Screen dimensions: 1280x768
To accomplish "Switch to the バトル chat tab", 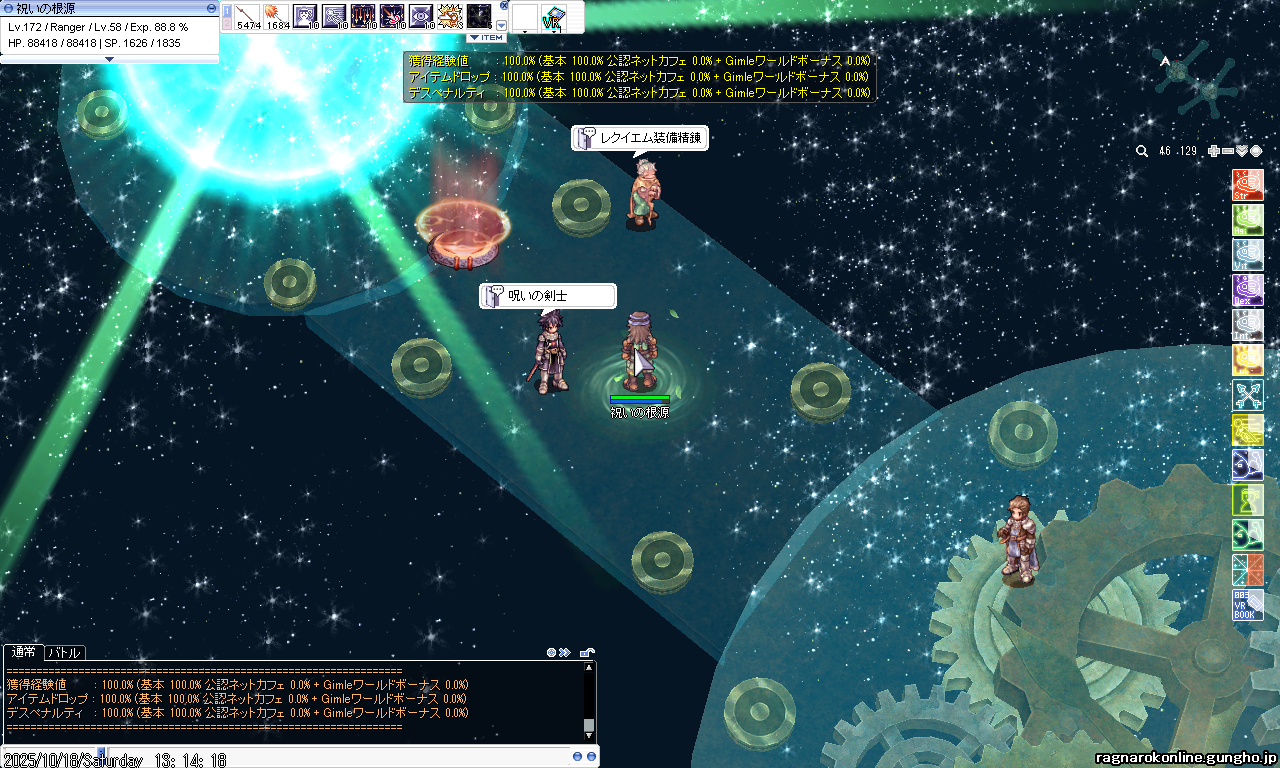I will pyautogui.click(x=66, y=653).
